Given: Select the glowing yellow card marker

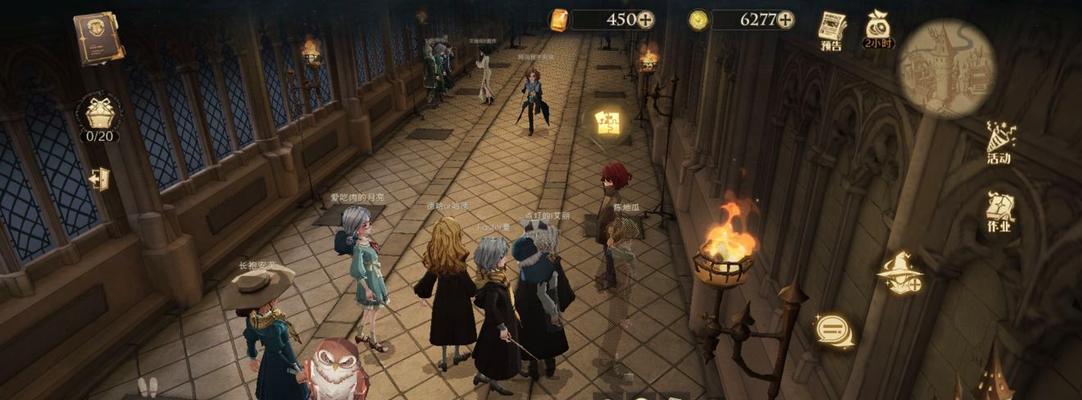Looking at the screenshot, I should 607,123.
